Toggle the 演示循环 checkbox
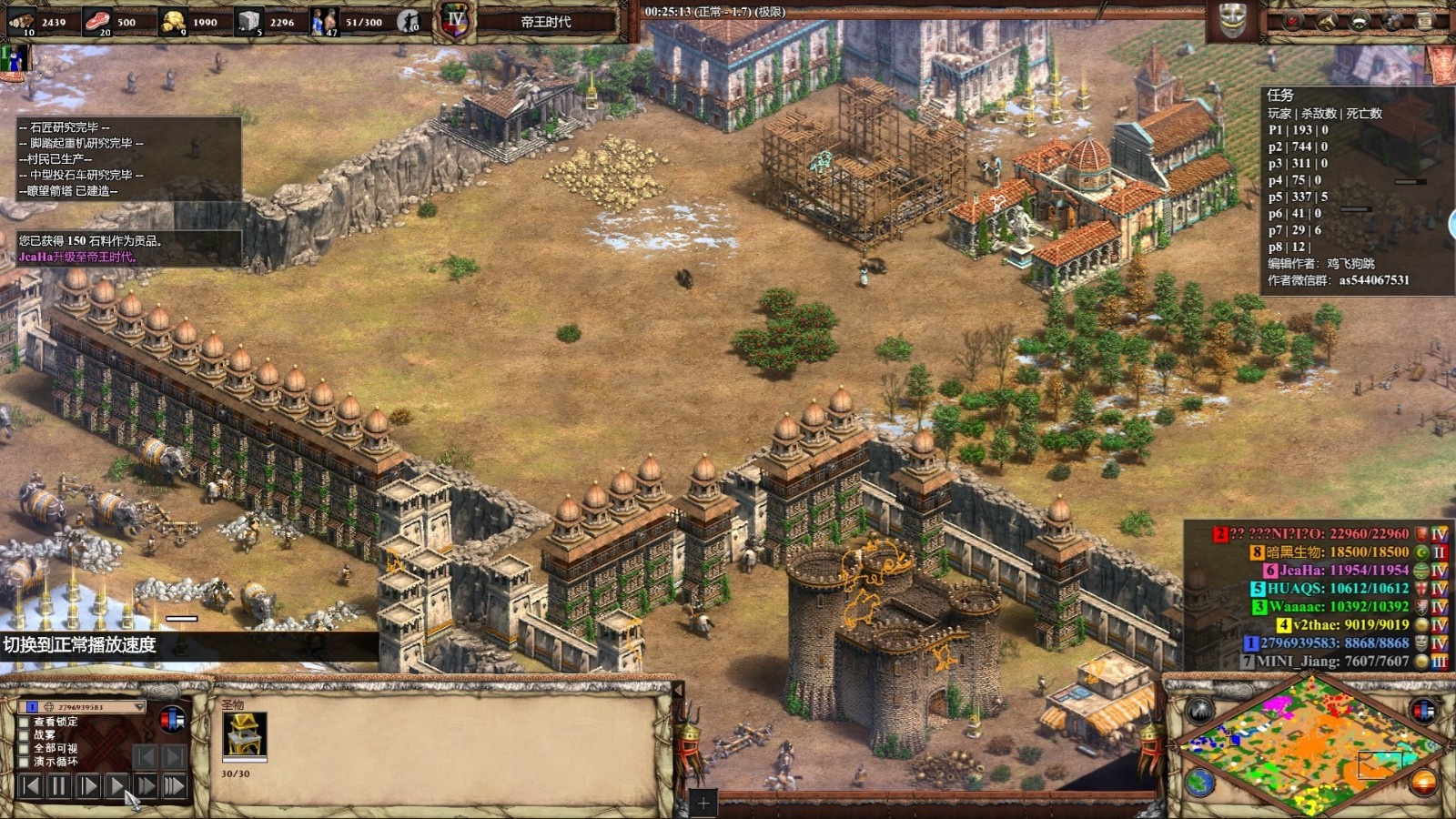The image size is (1456, 819). pos(25,762)
